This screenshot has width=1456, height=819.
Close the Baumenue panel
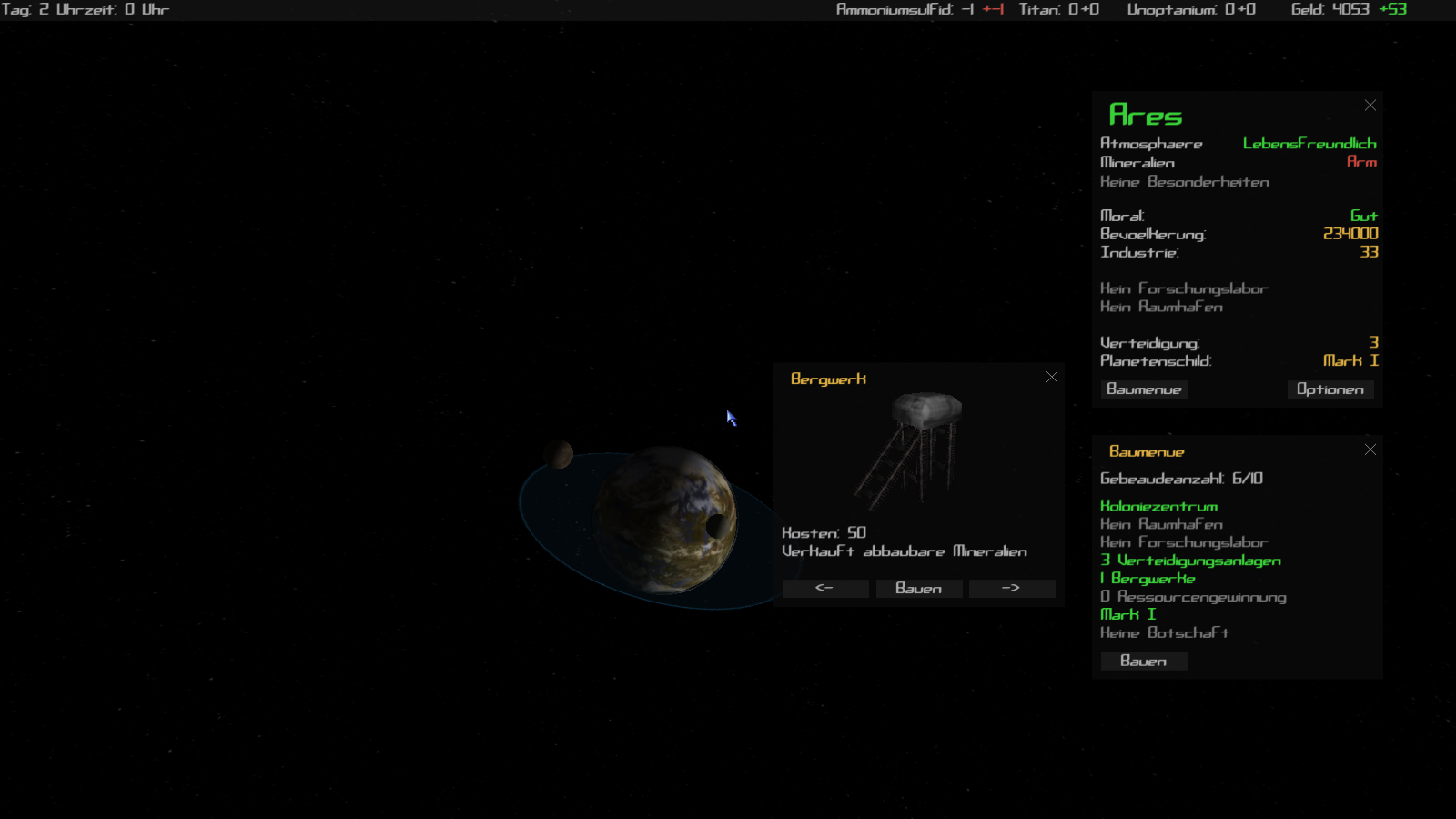click(x=1370, y=450)
